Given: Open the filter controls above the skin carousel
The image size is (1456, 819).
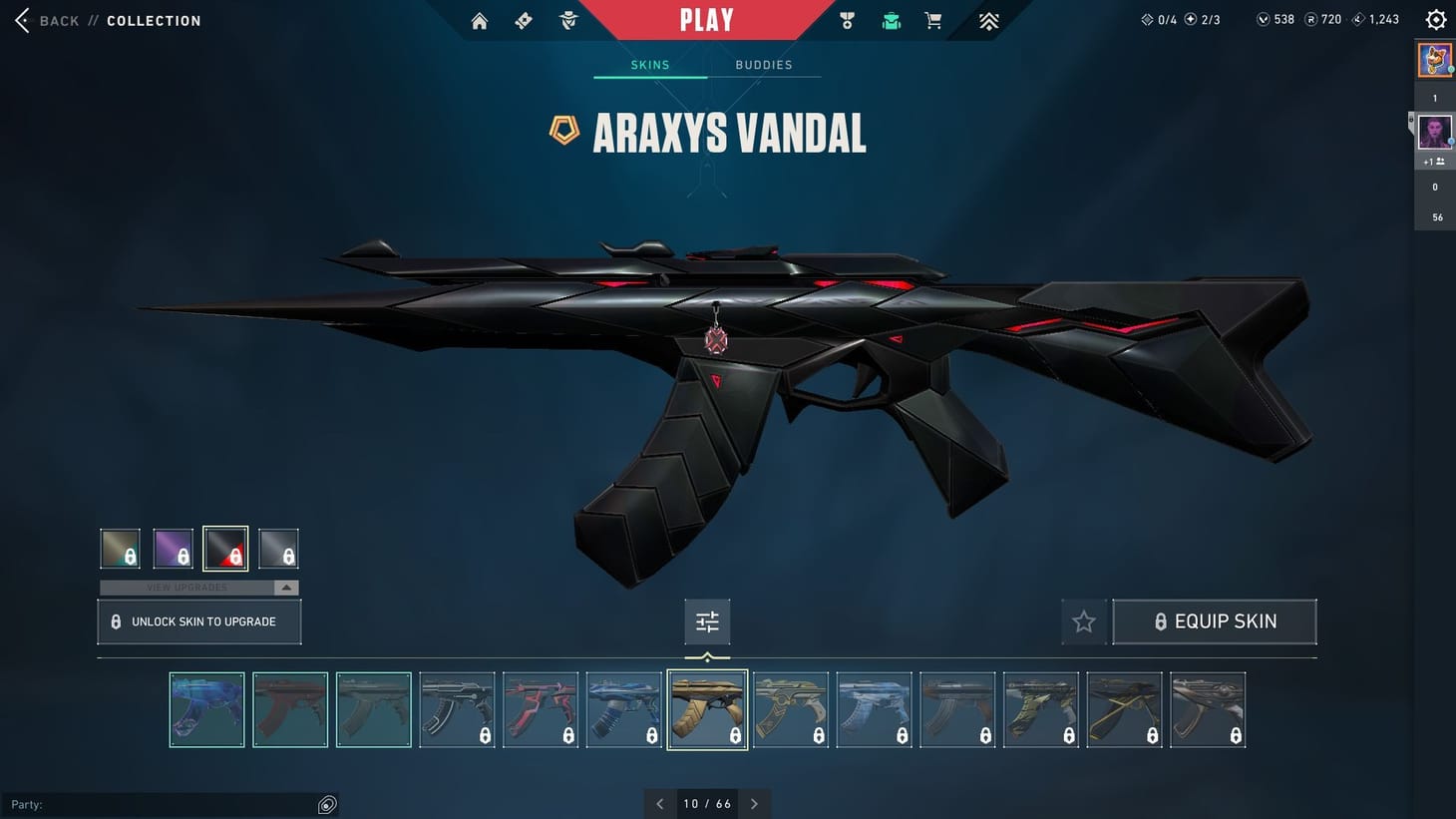Looking at the screenshot, I should point(707,620).
